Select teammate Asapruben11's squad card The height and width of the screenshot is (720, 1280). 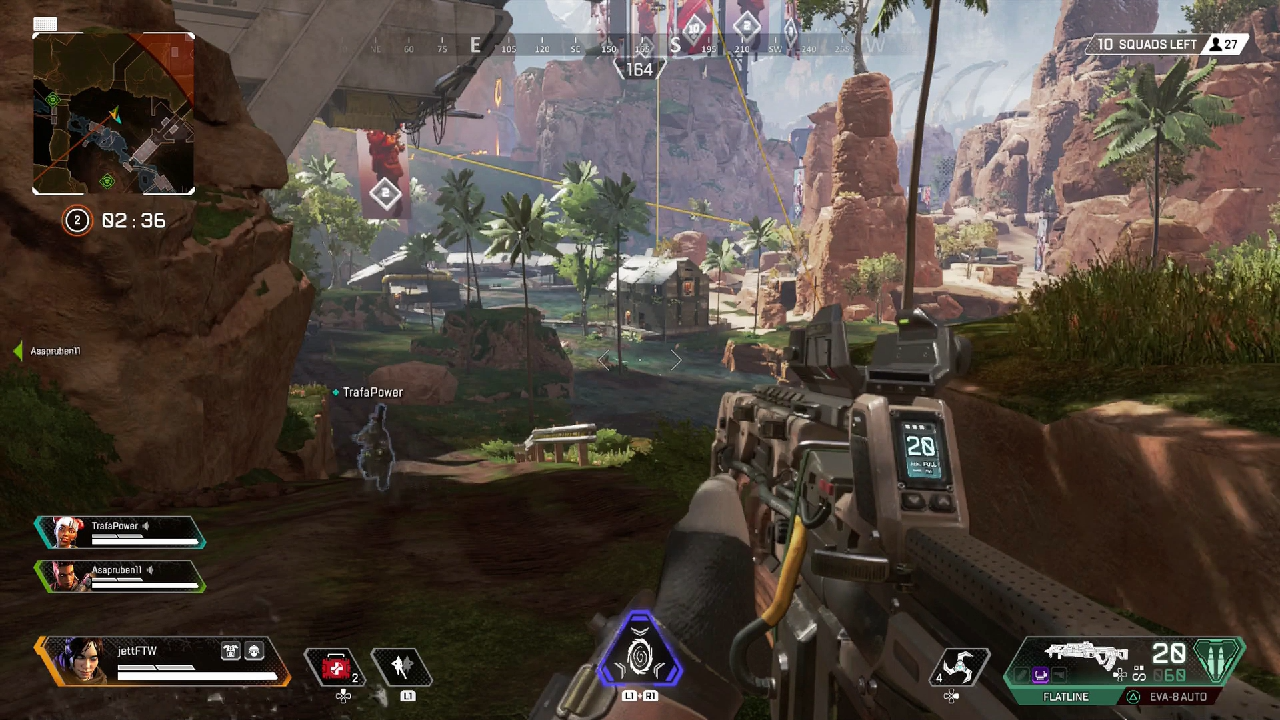coord(120,575)
